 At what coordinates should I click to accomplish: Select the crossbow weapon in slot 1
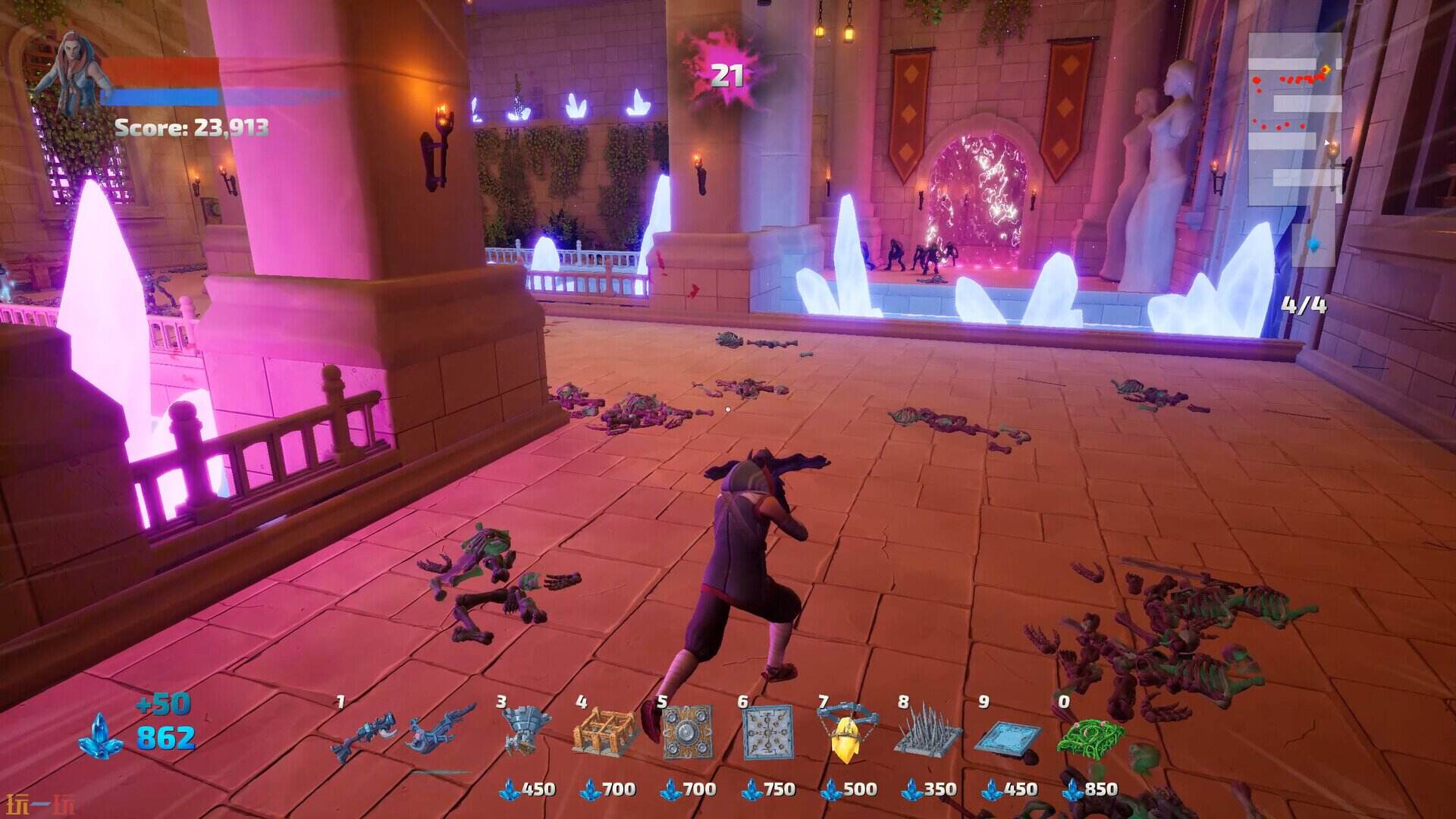pos(366,733)
